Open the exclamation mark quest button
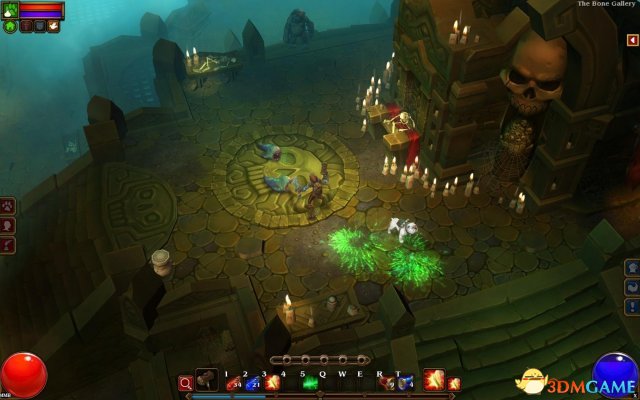Screen dimensions: 640x400 [632, 303]
